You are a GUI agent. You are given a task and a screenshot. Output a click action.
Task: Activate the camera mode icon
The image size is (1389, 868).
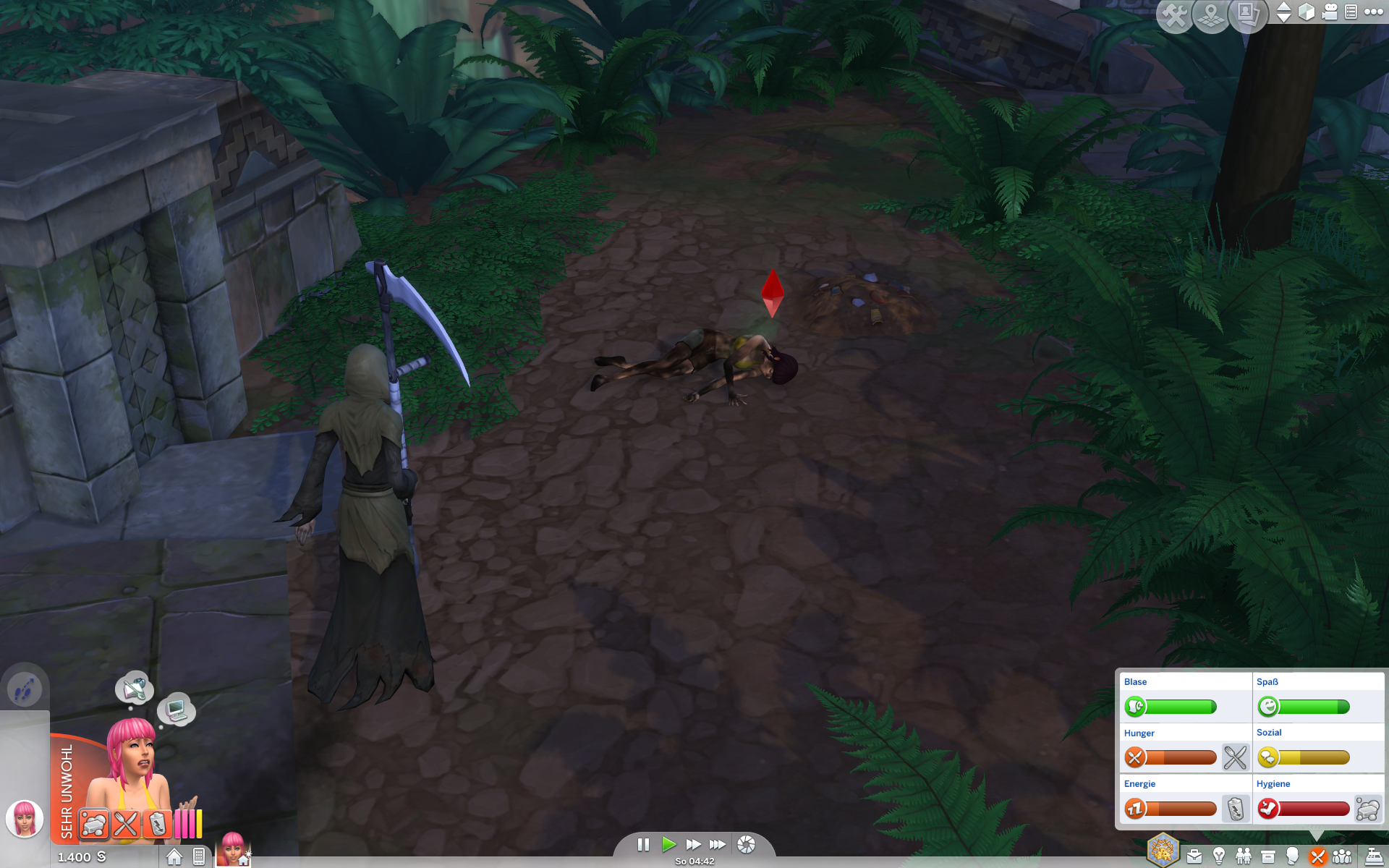pyautogui.click(x=1330, y=12)
